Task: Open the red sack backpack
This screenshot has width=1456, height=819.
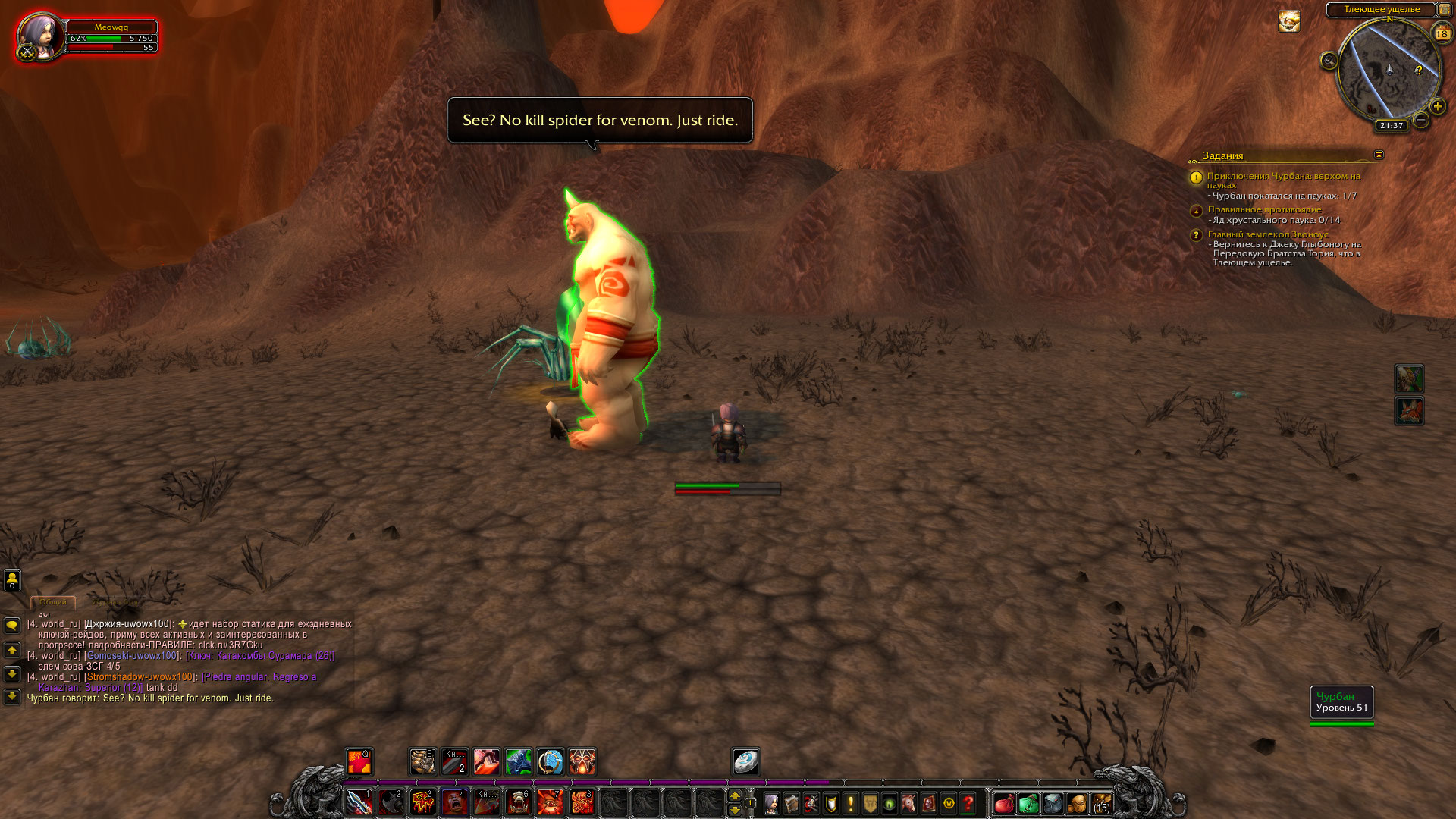Action: tap(1004, 803)
